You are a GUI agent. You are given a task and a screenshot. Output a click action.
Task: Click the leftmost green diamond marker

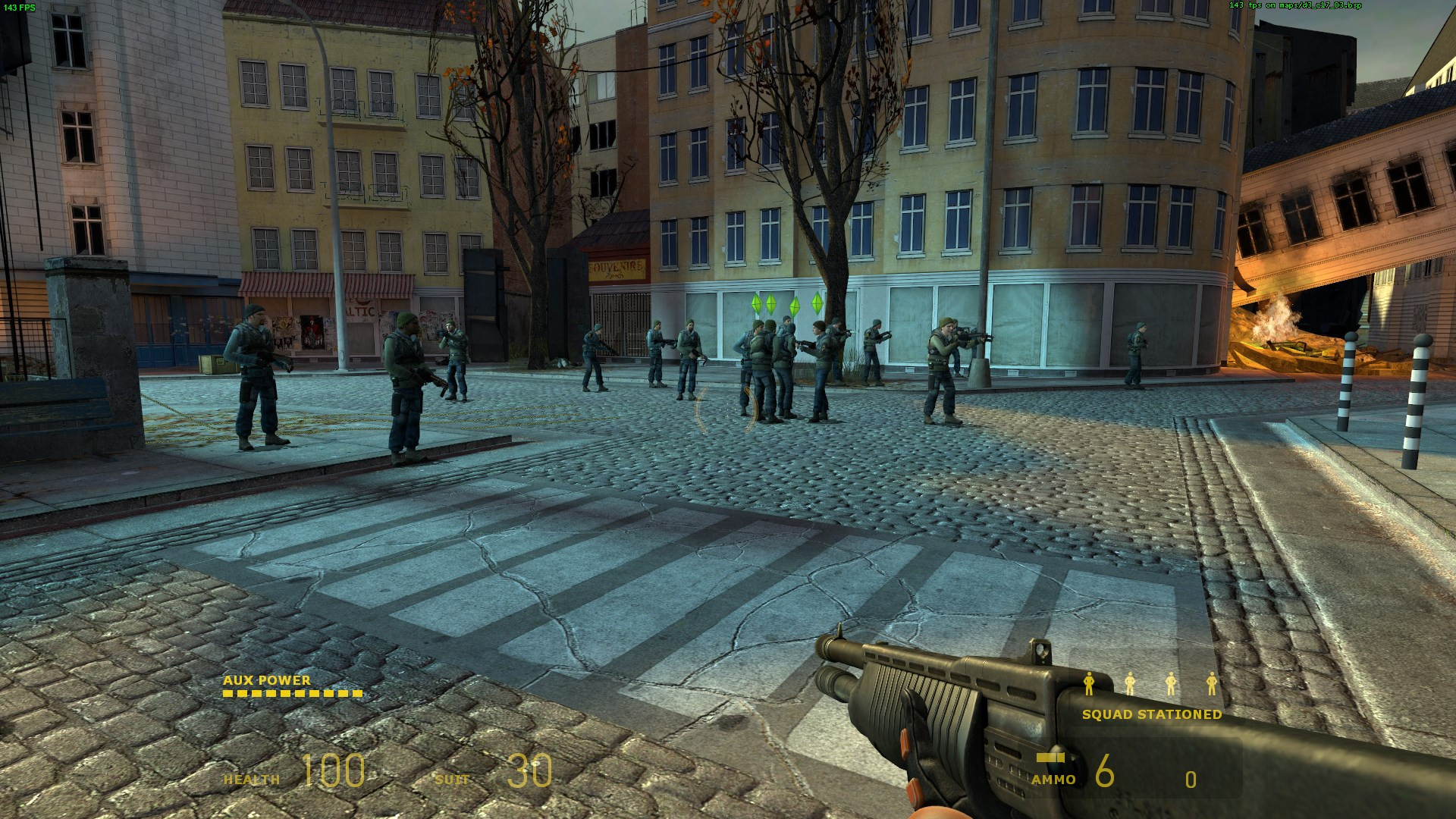pyautogui.click(x=755, y=305)
